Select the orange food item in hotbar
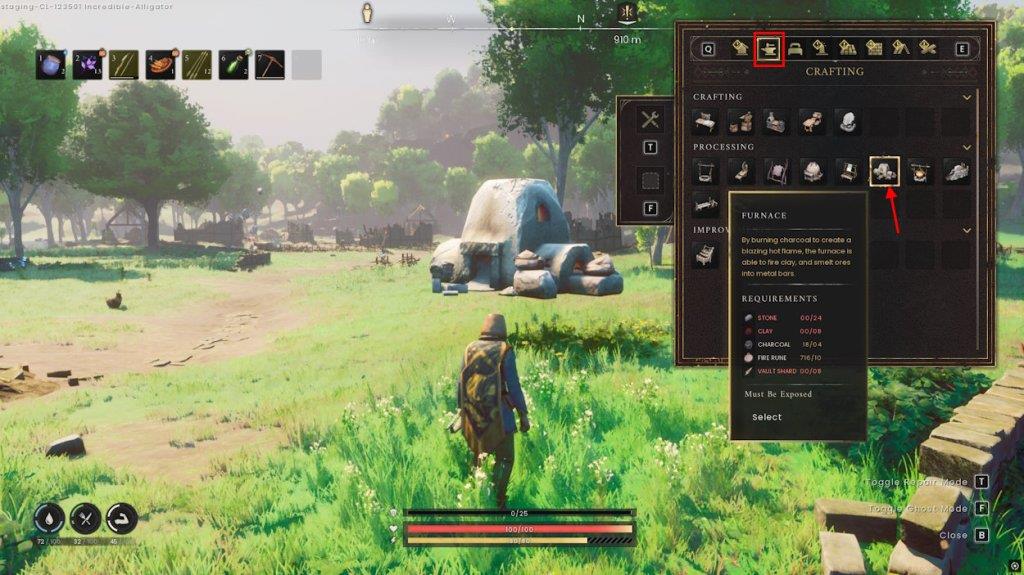The image size is (1024, 575). (x=160, y=65)
